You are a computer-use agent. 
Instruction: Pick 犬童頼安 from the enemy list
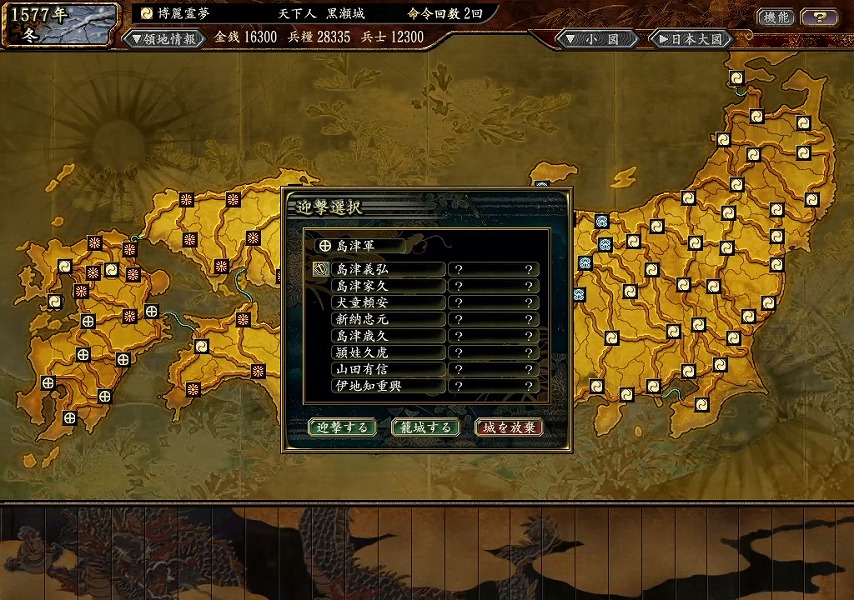point(387,302)
